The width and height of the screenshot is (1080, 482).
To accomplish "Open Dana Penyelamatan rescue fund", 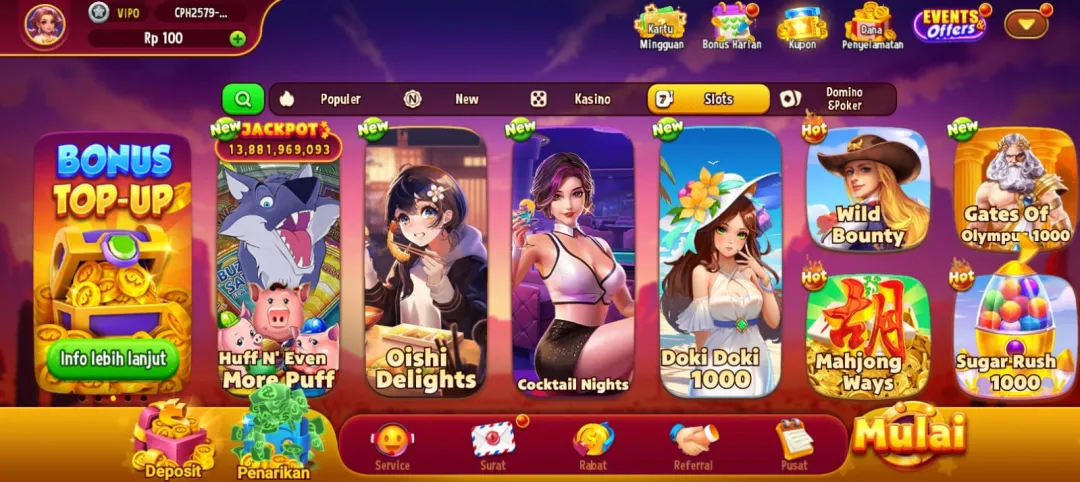I will point(869,25).
